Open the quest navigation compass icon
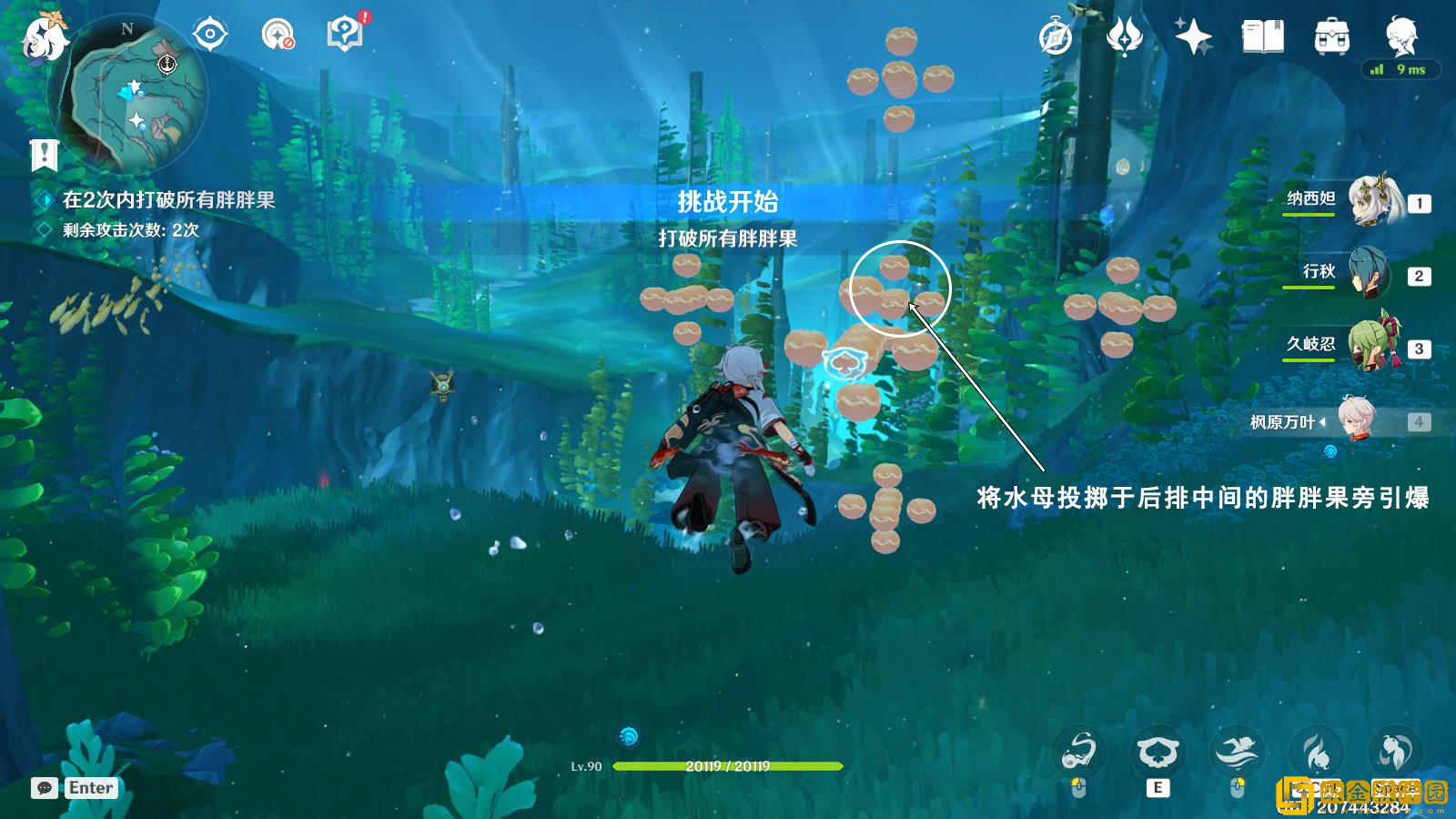The height and width of the screenshot is (819, 1456). click(x=209, y=34)
